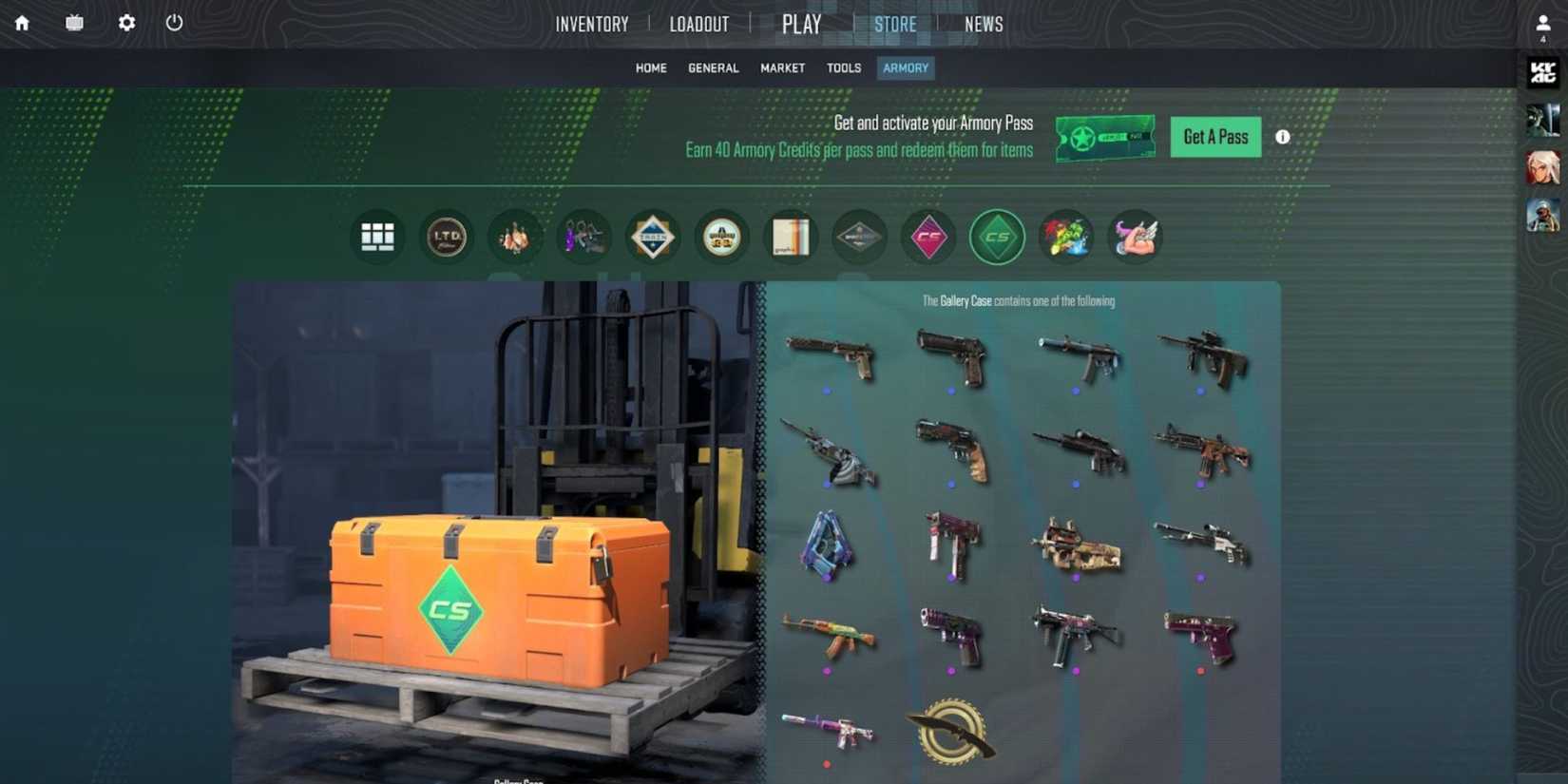Screen dimensions: 1568x784
Task: Open the INVENTORY menu
Action: [591, 24]
